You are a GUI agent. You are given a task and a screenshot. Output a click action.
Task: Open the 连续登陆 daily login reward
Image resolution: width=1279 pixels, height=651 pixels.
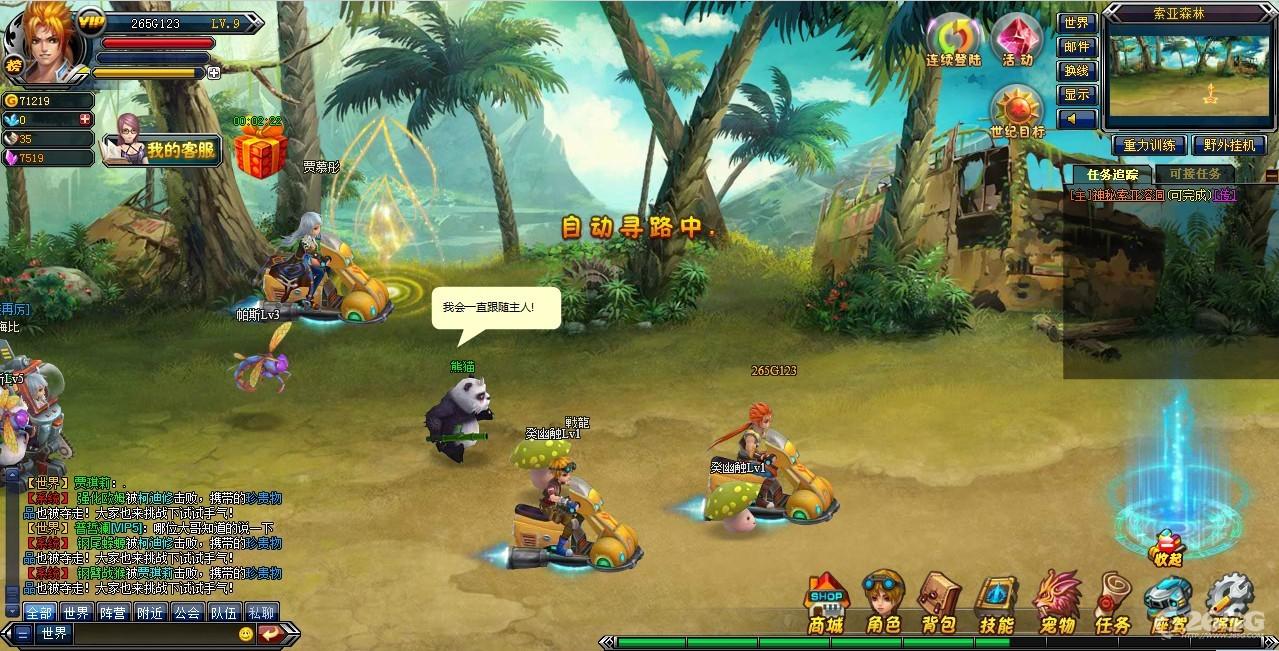953,41
